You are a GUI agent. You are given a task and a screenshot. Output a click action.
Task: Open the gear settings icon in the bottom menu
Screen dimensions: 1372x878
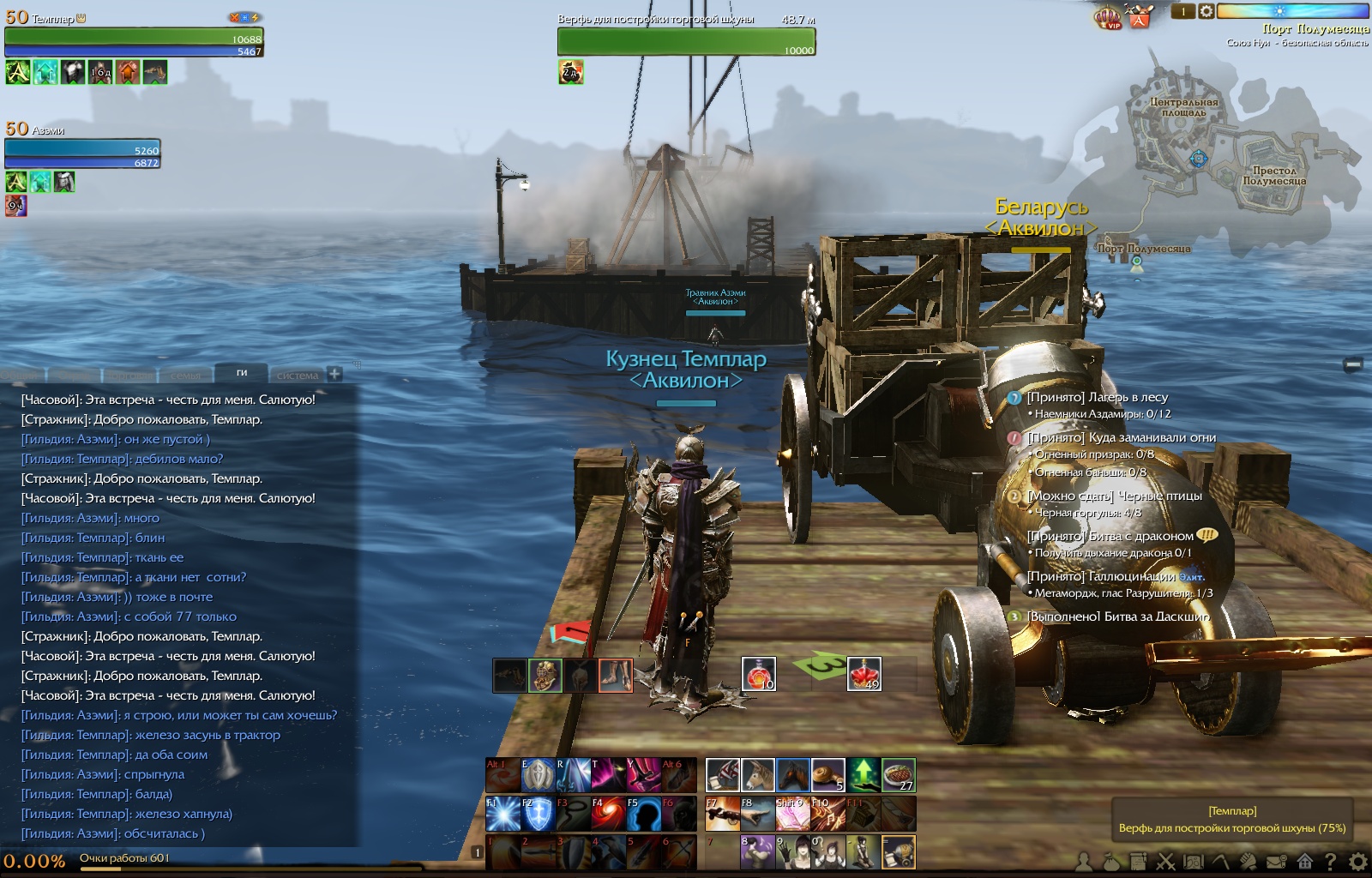pyautogui.click(x=1358, y=861)
